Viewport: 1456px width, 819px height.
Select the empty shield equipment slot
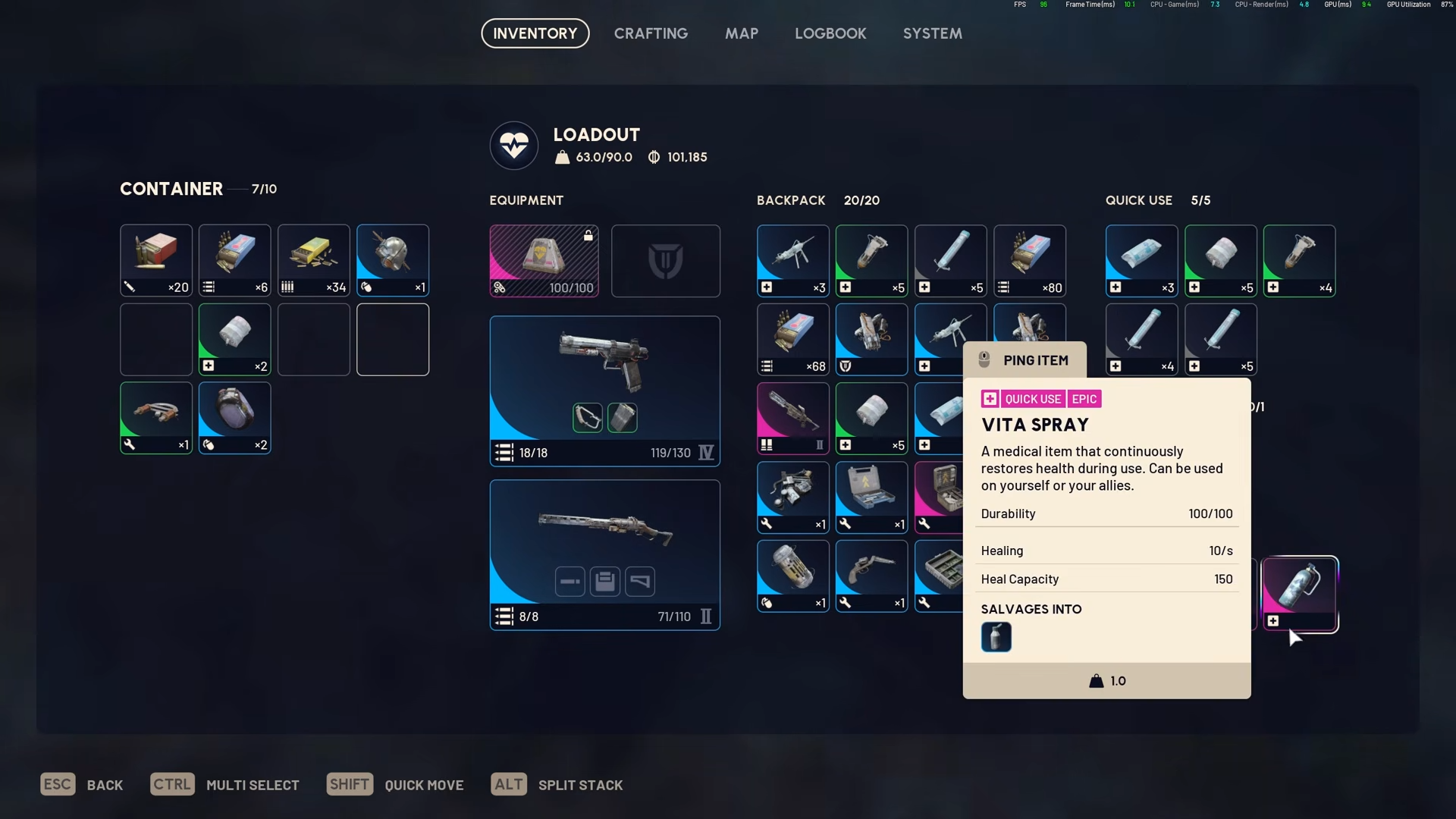(x=665, y=261)
